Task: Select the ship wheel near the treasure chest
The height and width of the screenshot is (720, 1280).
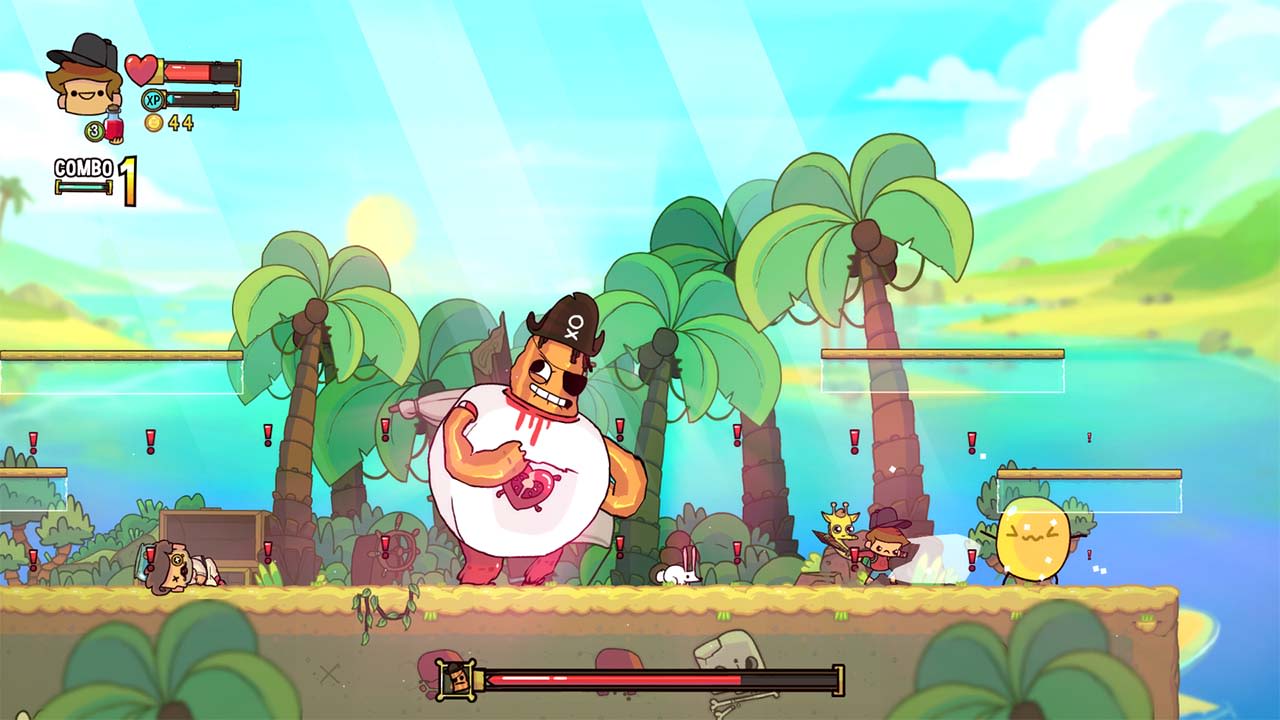Action: (x=398, y=549)
